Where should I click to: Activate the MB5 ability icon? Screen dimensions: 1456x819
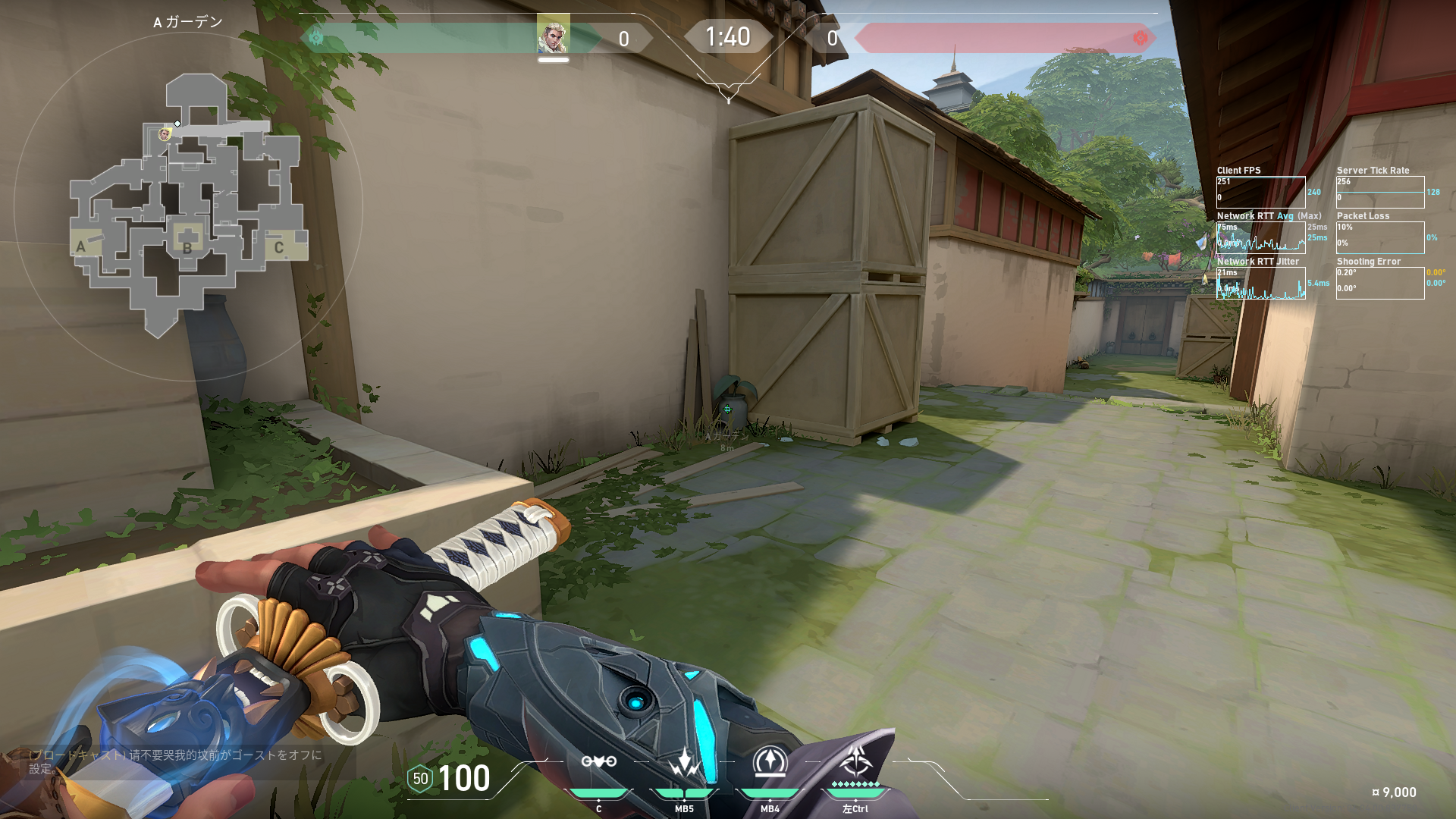point(684,762)
